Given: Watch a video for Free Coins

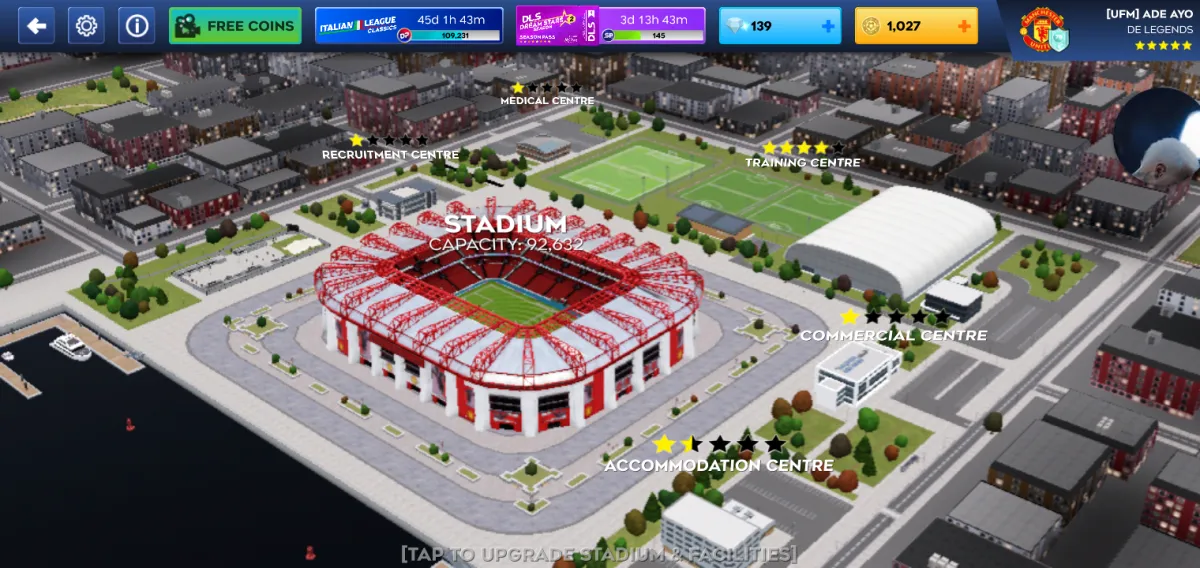Looking at the screenshot, I should 235,26.
